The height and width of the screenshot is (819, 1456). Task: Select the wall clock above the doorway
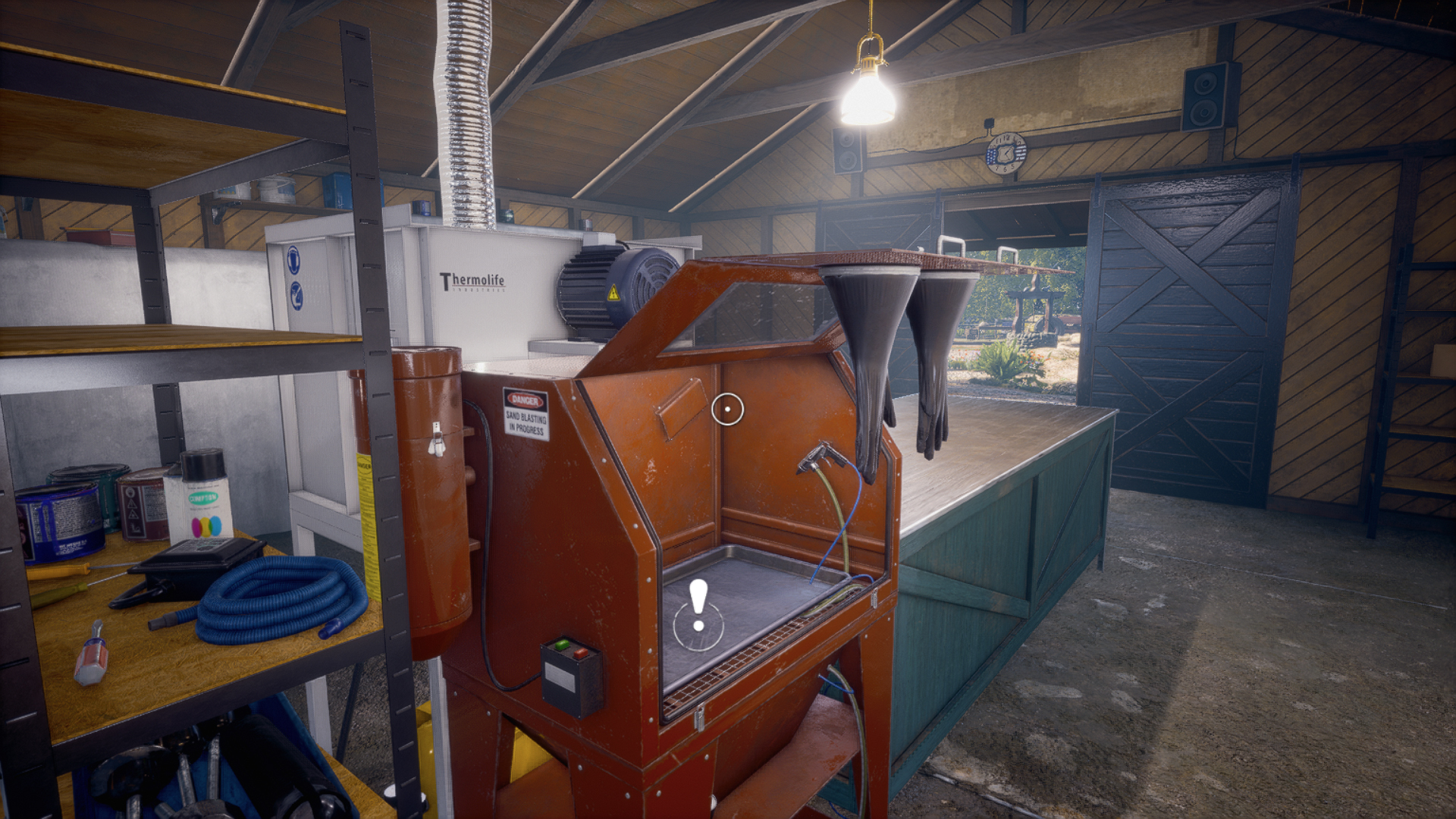coord(1006,152)
